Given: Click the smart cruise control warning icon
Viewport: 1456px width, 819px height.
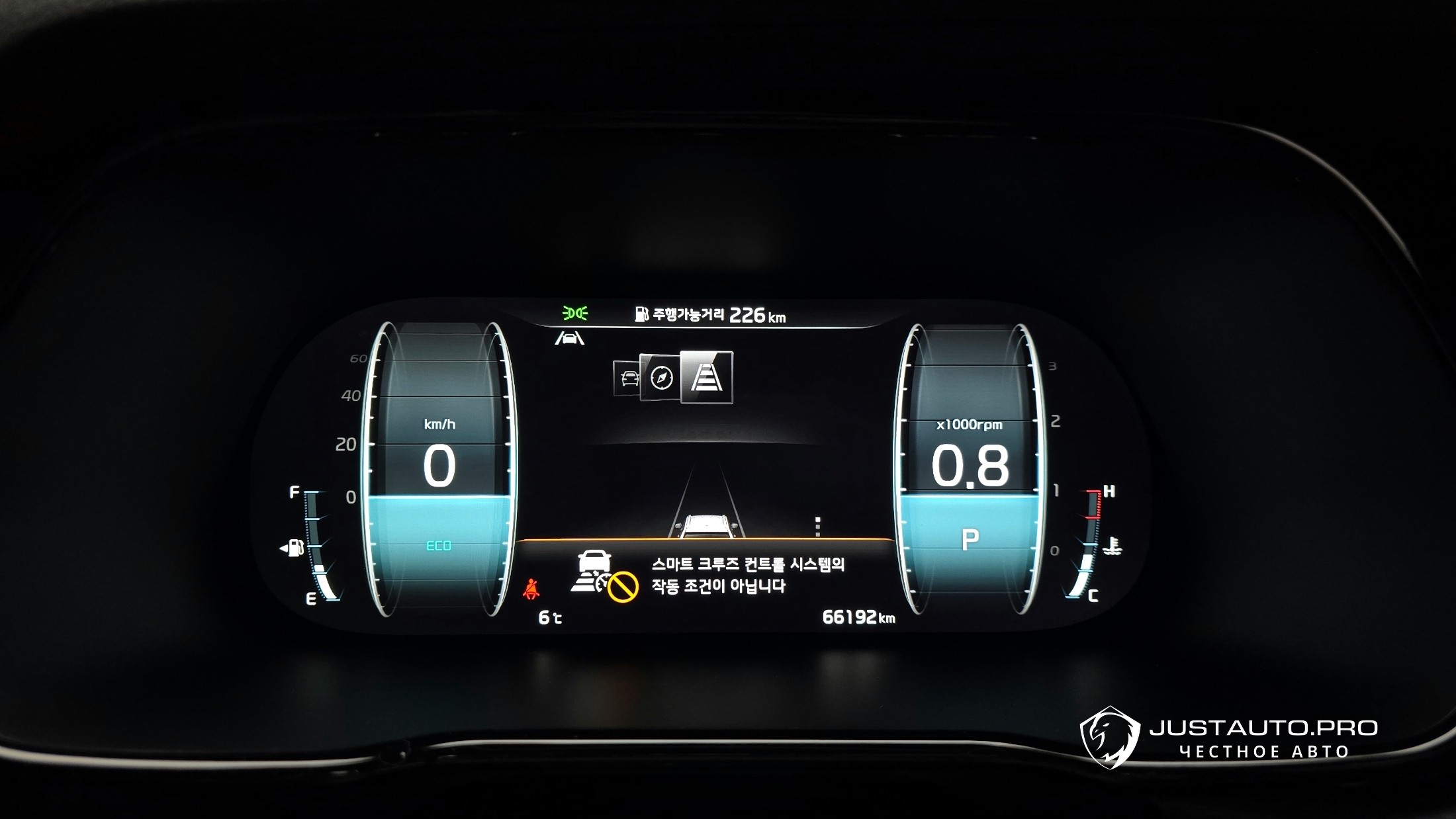Looking at the screenshot, I should pyautogui.click(x=604, y=576).
